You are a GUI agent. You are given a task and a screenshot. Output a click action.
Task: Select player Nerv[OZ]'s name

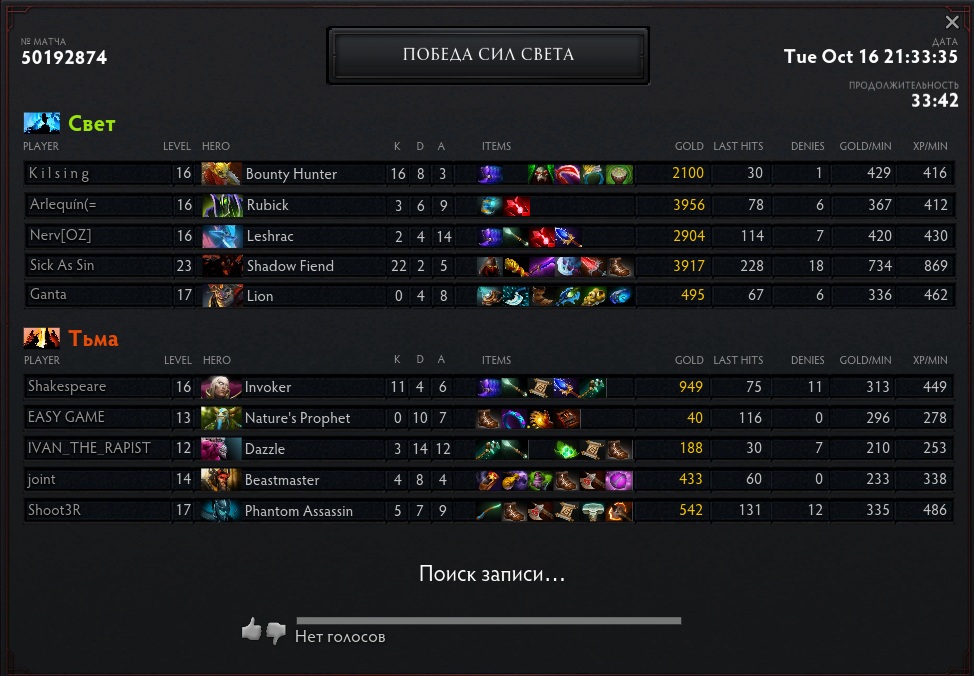pos(61,236)
